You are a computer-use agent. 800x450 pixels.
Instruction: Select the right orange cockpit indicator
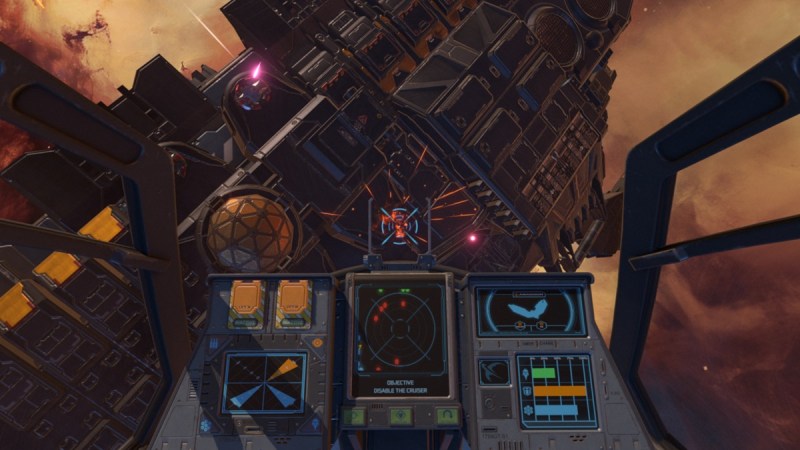292,303
